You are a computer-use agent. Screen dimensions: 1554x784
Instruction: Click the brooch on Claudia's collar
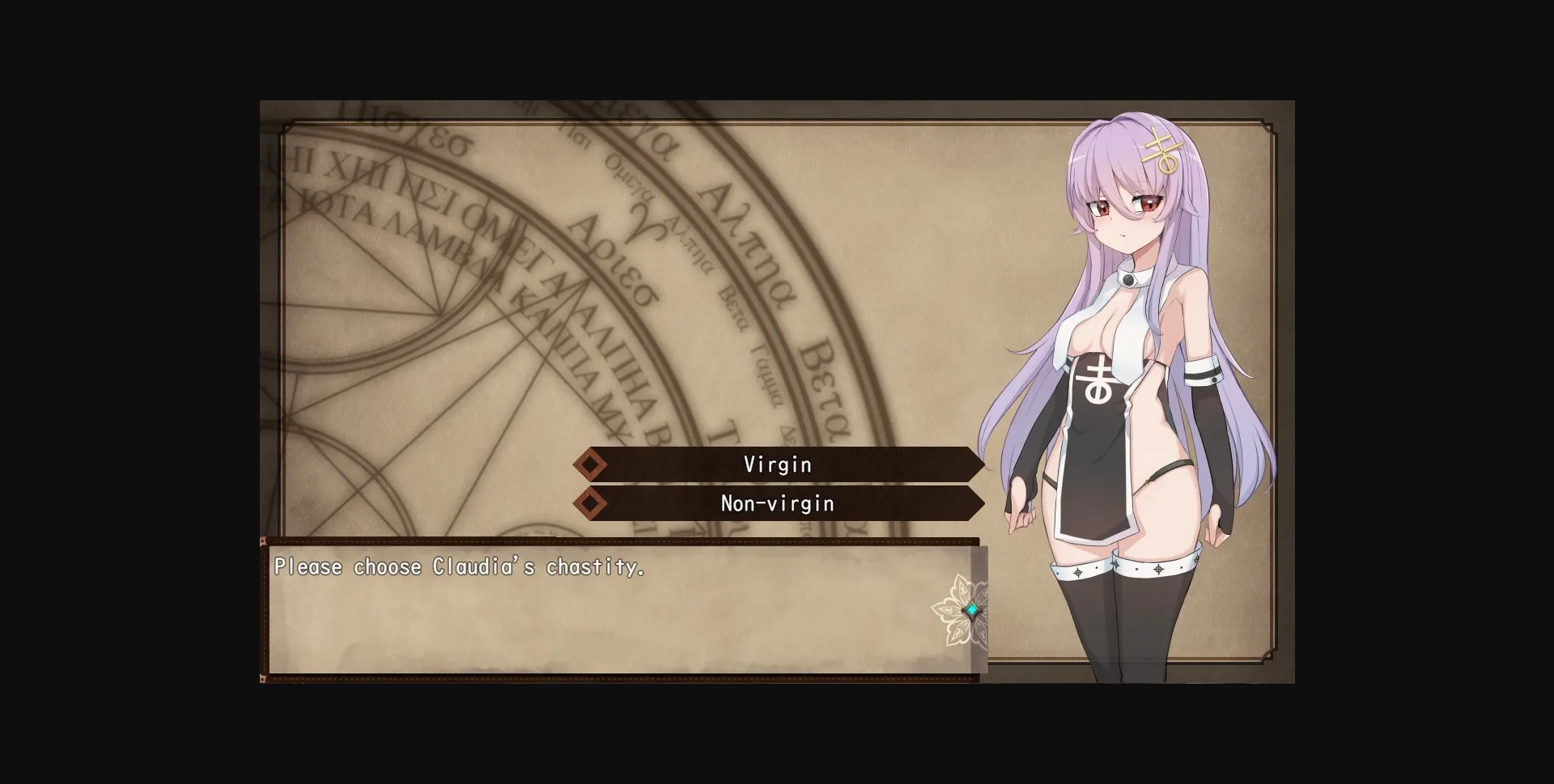click(1130, 280)
